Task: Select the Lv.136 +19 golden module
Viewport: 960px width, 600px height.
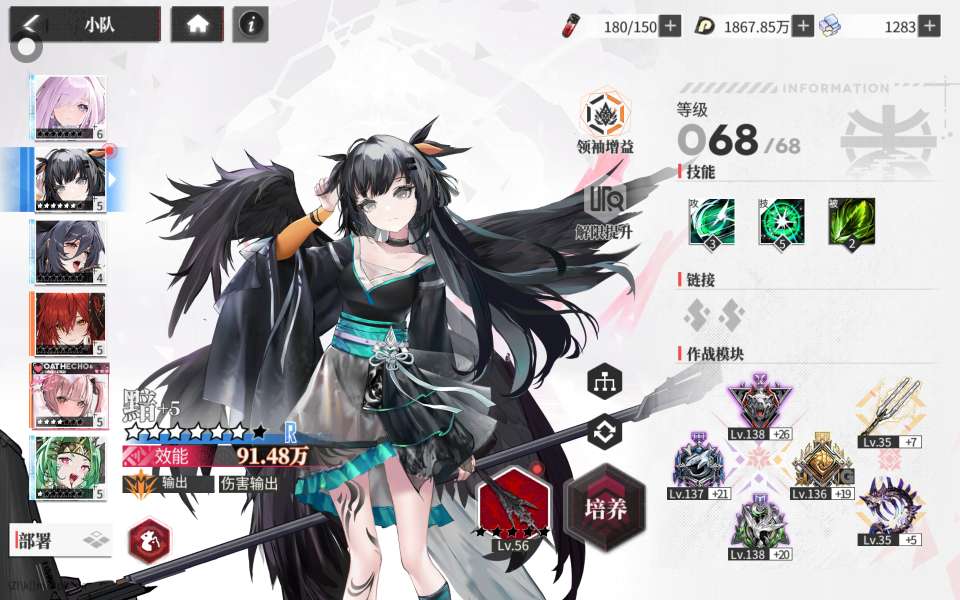Action: tap(820, 463)
